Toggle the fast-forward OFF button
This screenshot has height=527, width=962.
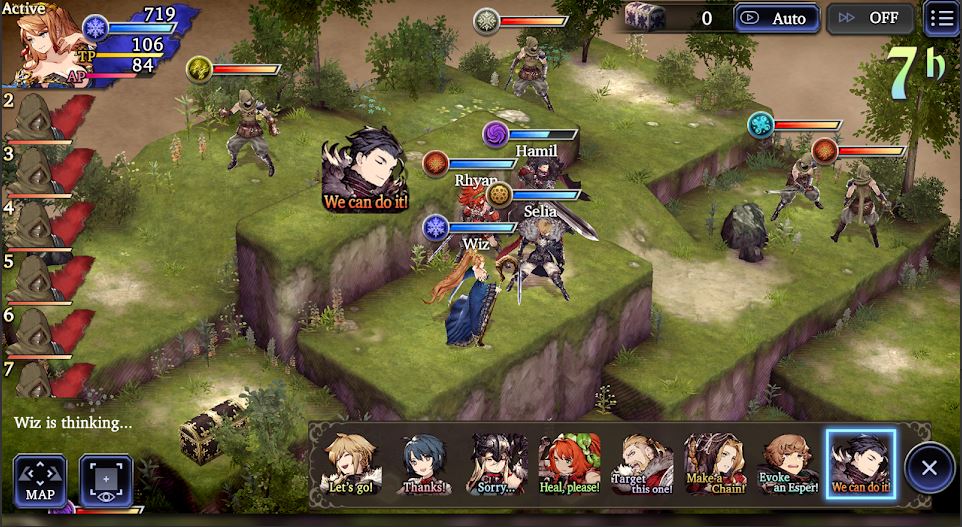pyautogui.click(x=869, y=18)
